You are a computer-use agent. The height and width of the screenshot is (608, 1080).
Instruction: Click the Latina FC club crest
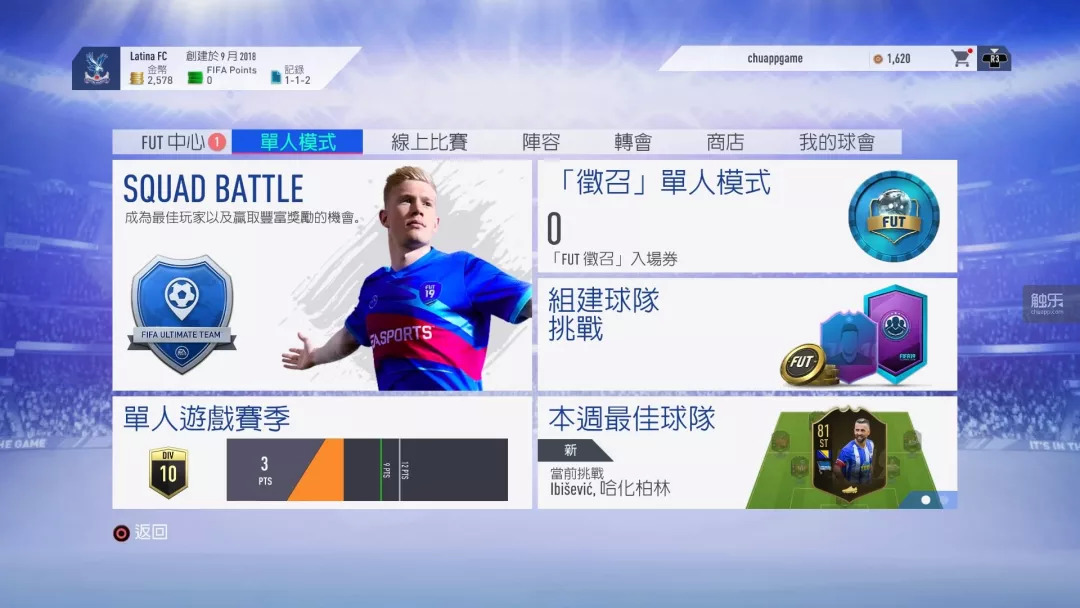coord(97,68)
